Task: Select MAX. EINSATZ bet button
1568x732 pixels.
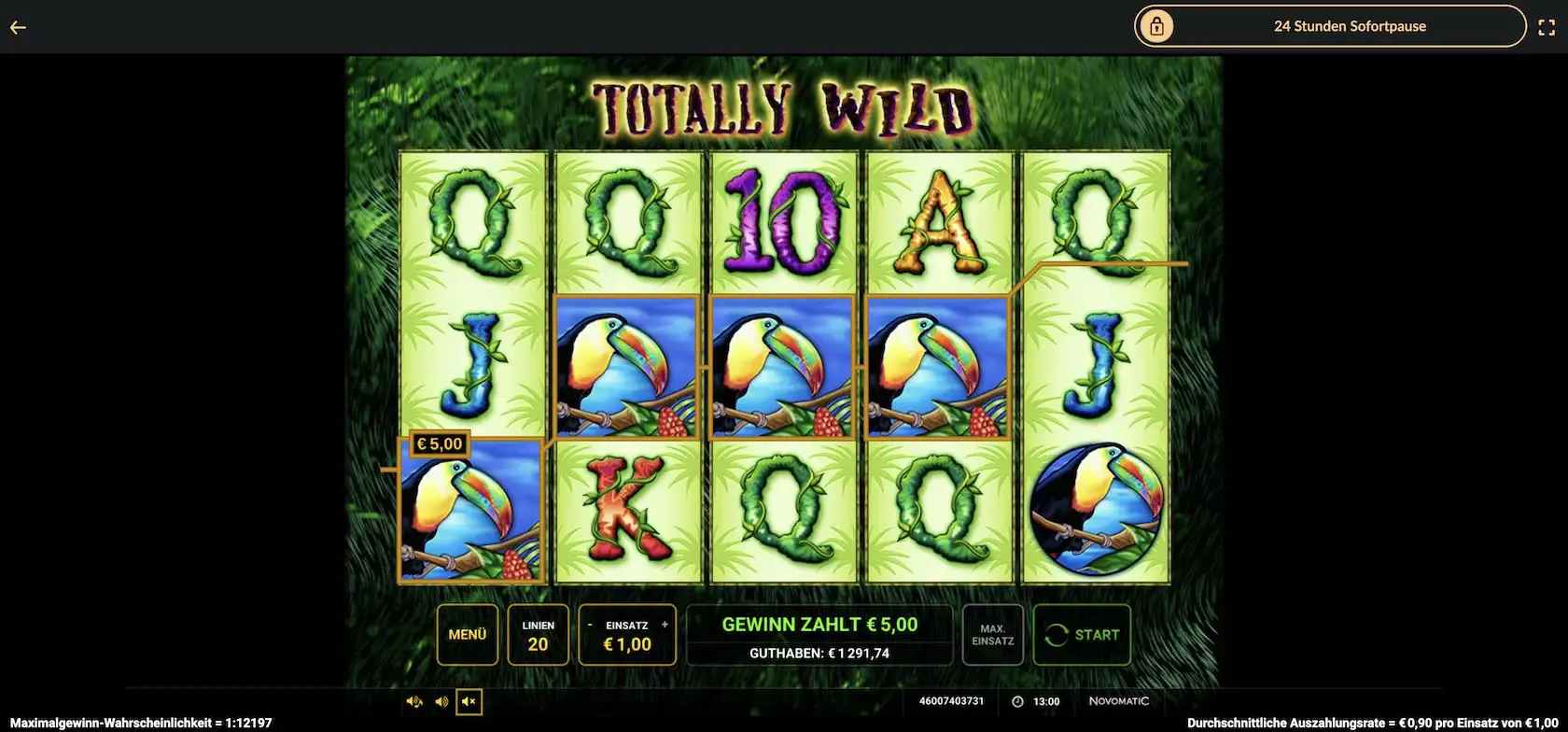Action: [x=992, y=635]
